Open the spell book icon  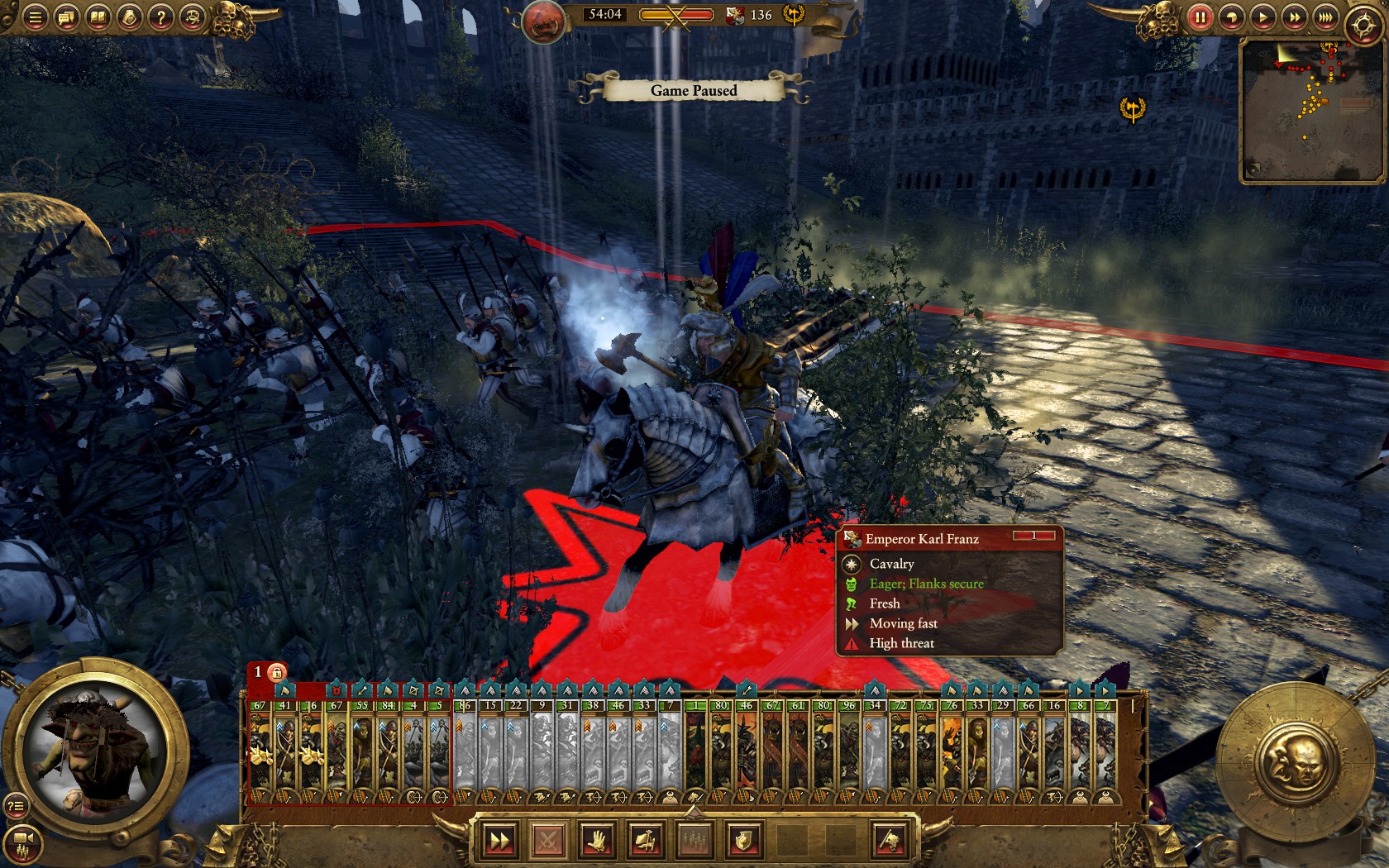98,17
